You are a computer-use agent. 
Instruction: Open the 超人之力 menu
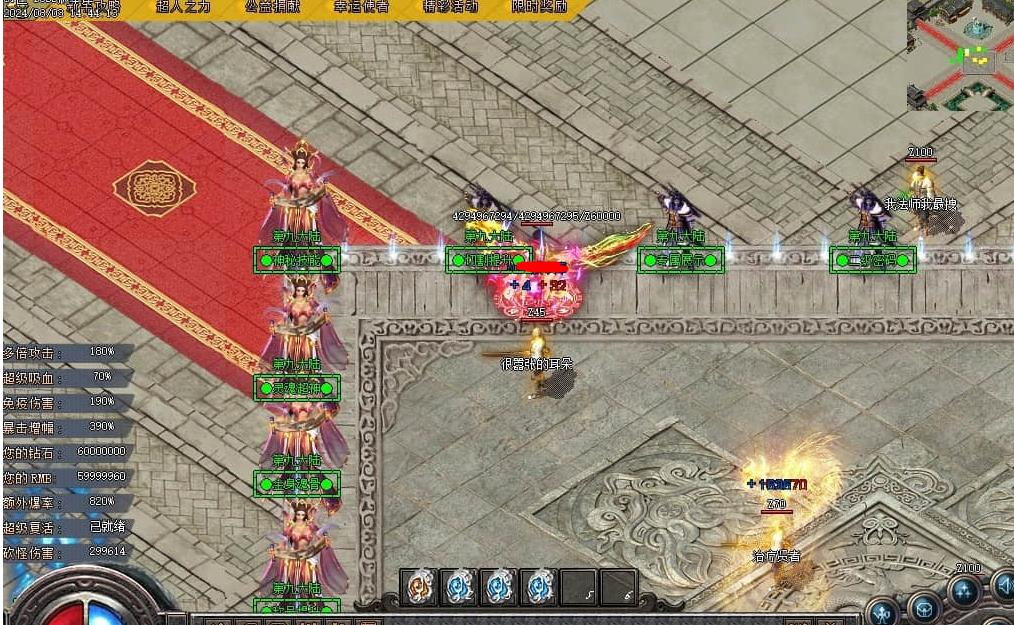pyautogui.click(x=183, y=7)
